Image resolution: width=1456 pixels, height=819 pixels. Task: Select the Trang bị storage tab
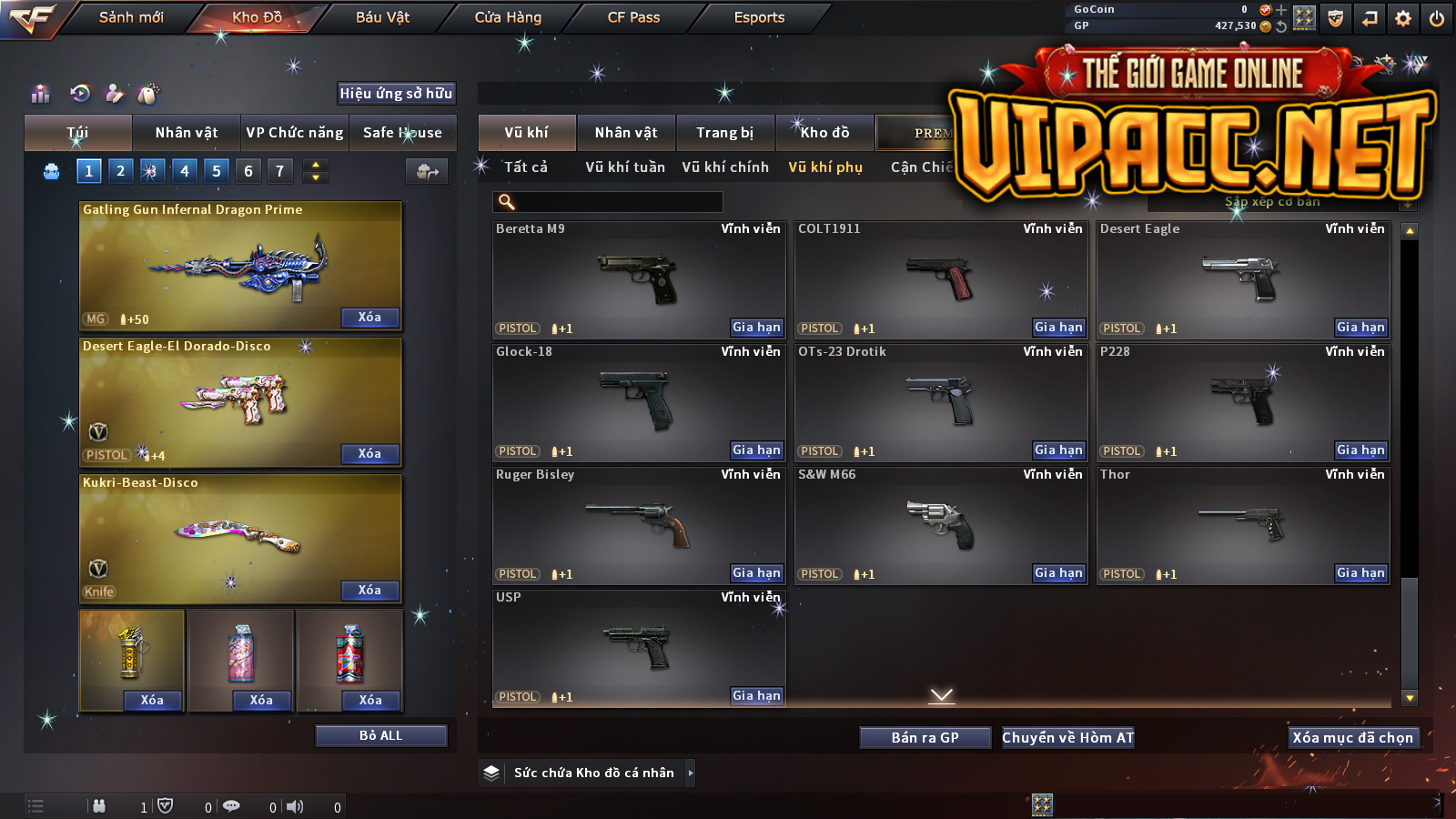coord(725,133)
